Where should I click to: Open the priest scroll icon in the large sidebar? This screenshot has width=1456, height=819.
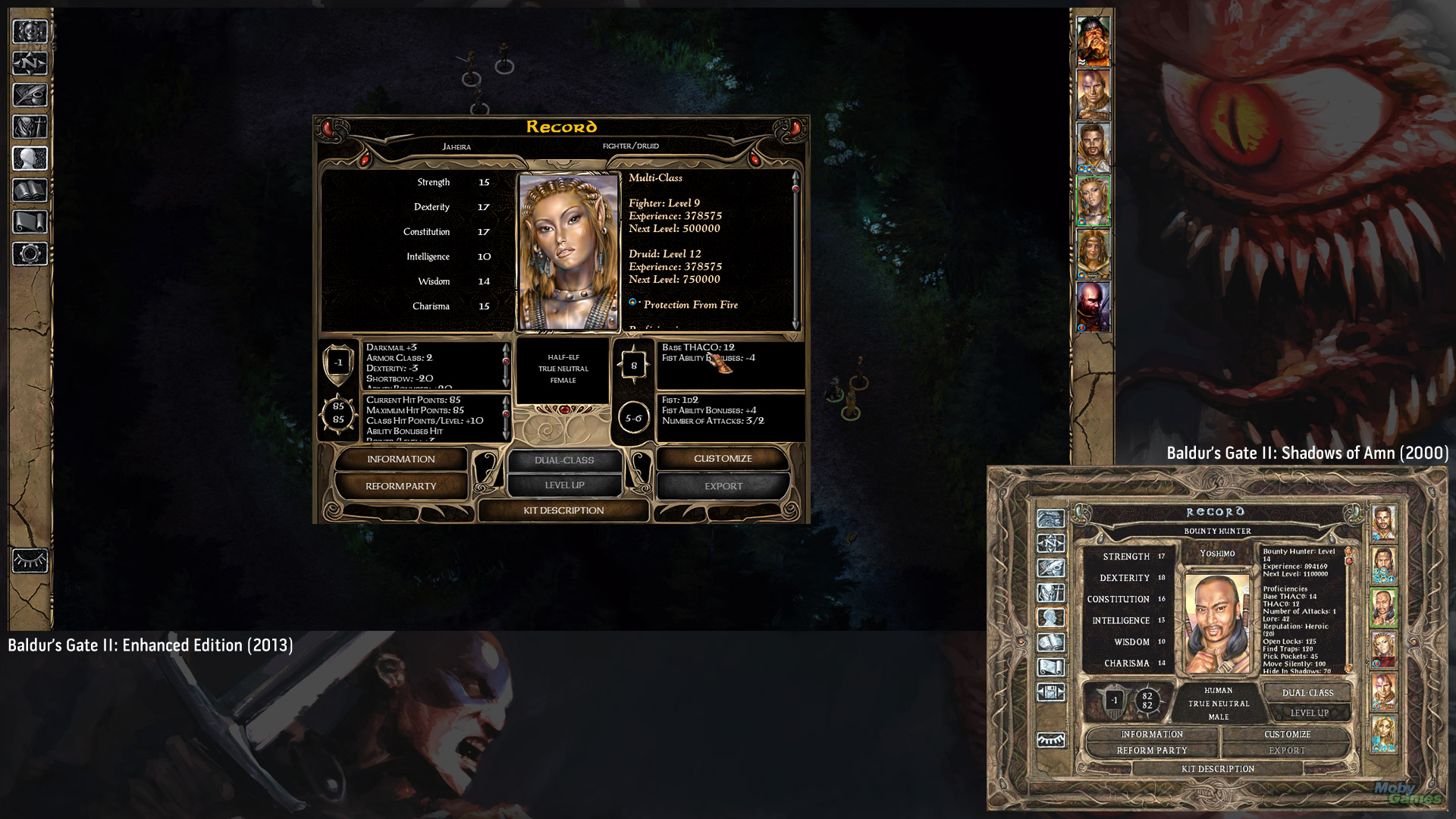click(x=30, y=222)
